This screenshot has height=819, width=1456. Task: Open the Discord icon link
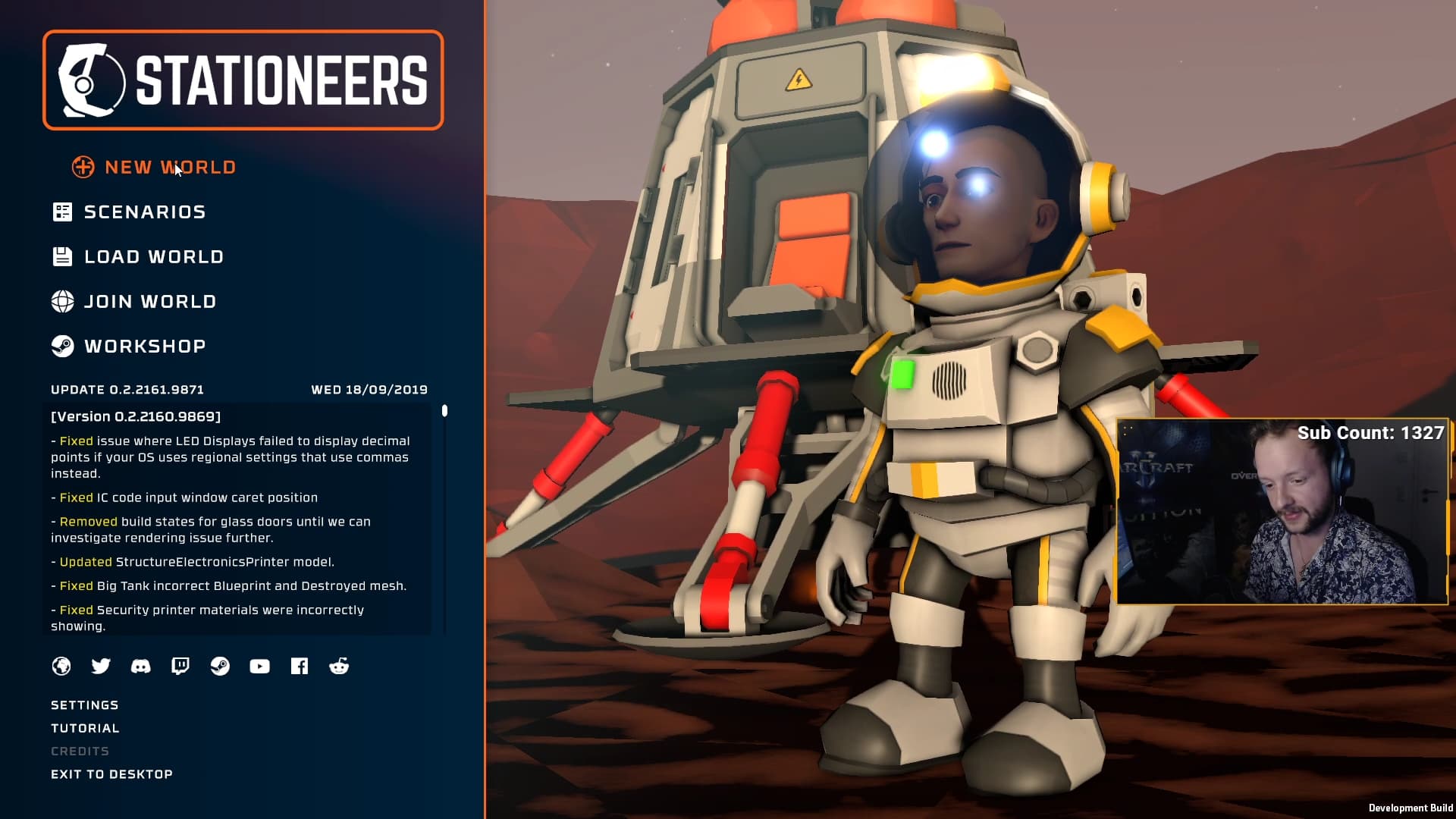pos(140,666)
